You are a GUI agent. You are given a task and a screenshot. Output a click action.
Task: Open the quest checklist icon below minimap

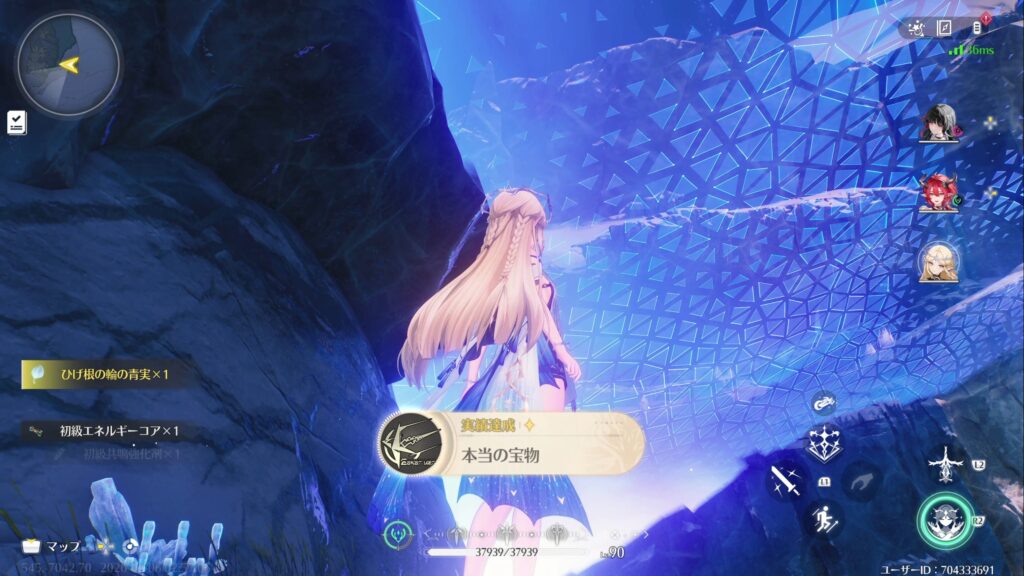pos(17,122)
